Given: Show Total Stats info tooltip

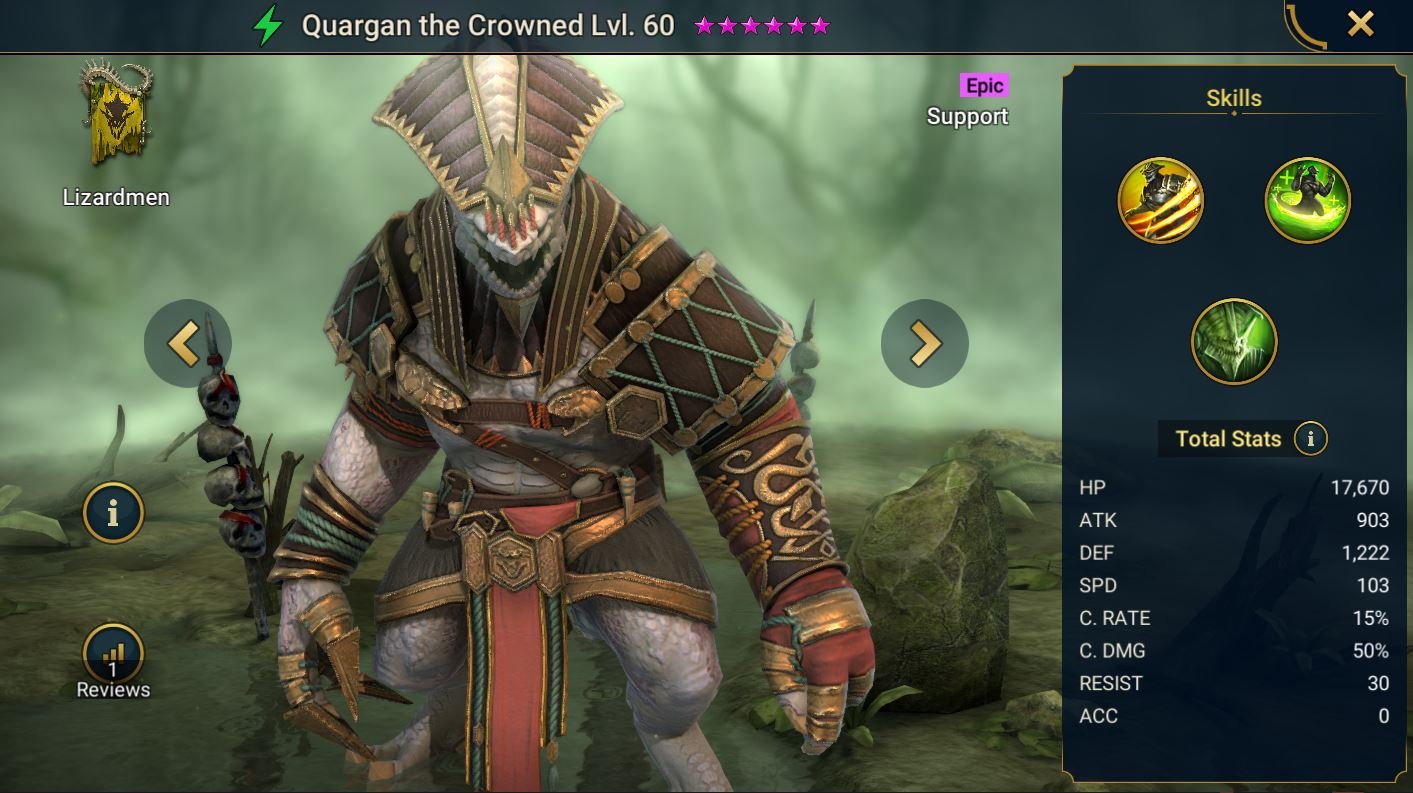Looking at the screenshot, I should (1310, 438).
